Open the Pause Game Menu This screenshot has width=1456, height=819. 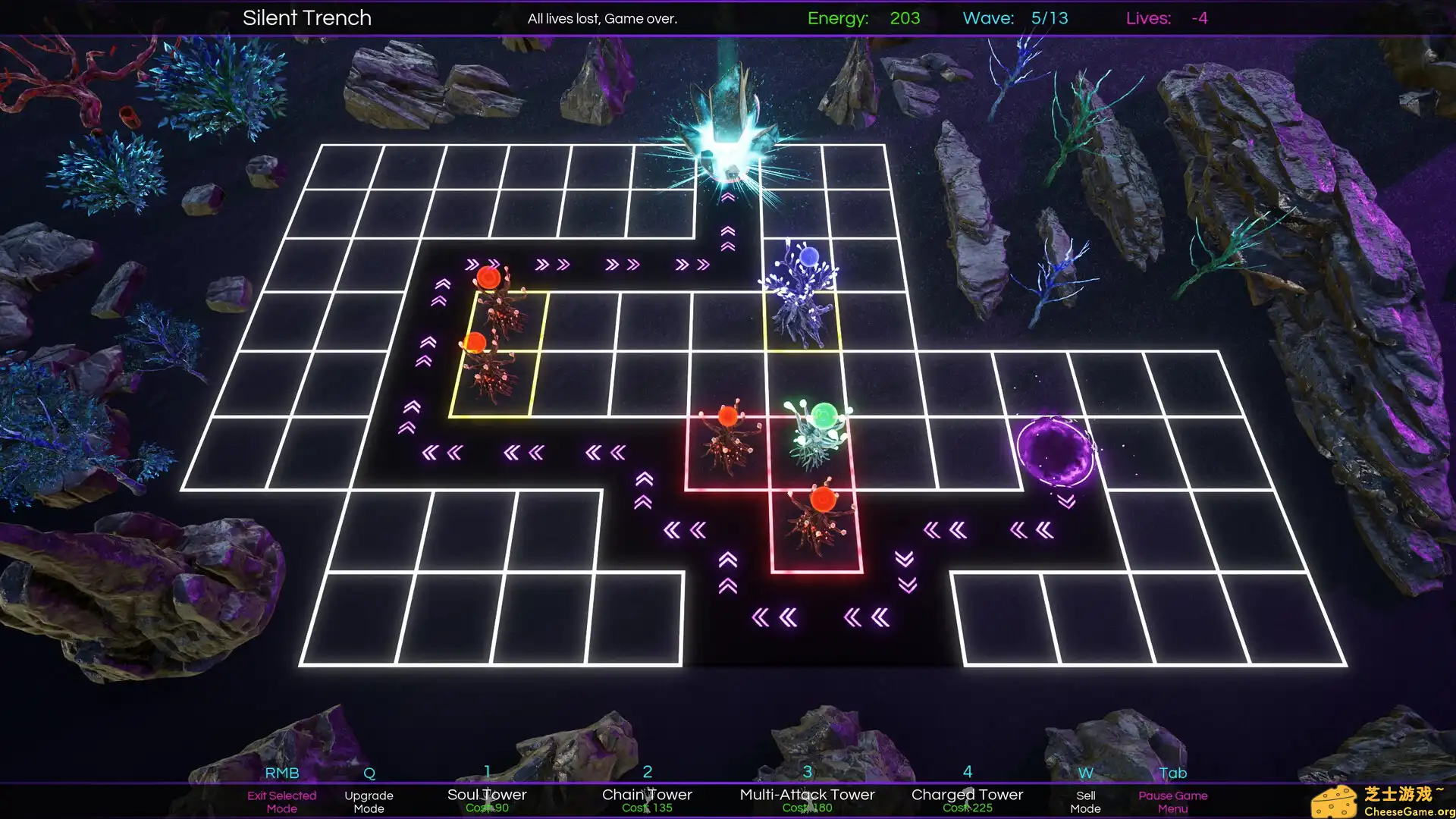pyautogui.click(x=1172, y=802)
